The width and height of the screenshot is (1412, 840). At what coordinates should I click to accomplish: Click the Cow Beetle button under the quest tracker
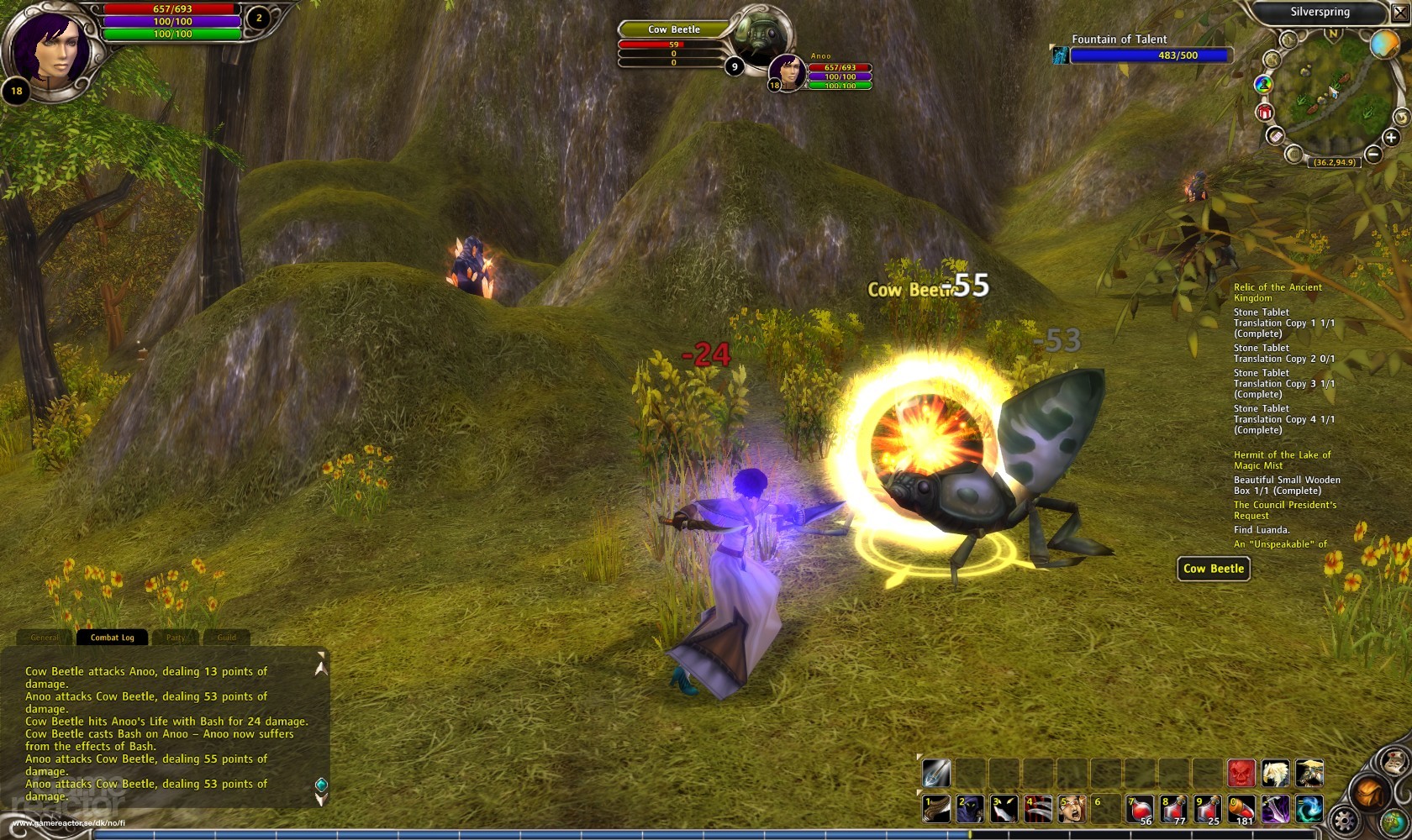coord(1213,569)
